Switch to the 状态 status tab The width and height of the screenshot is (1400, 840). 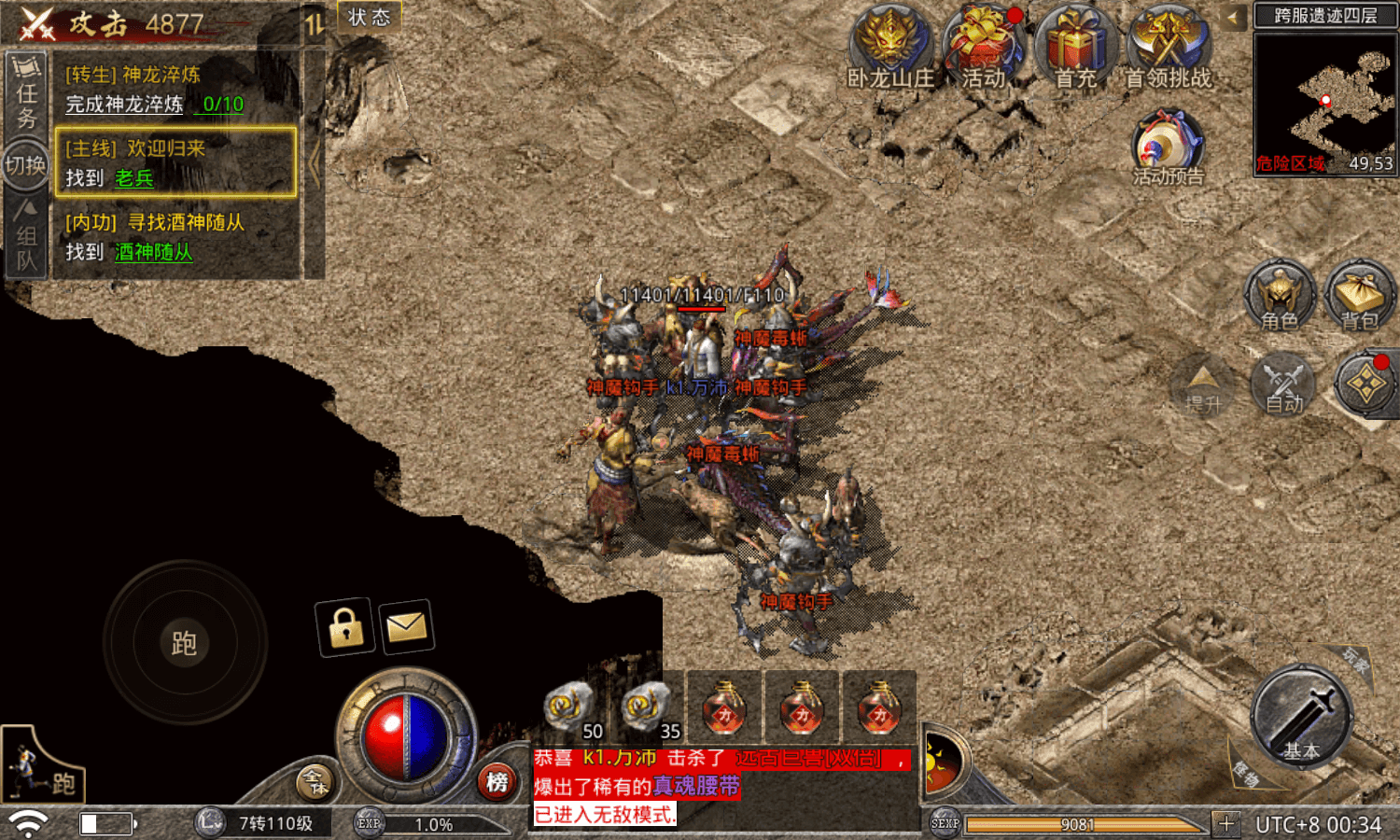point(370,17)
